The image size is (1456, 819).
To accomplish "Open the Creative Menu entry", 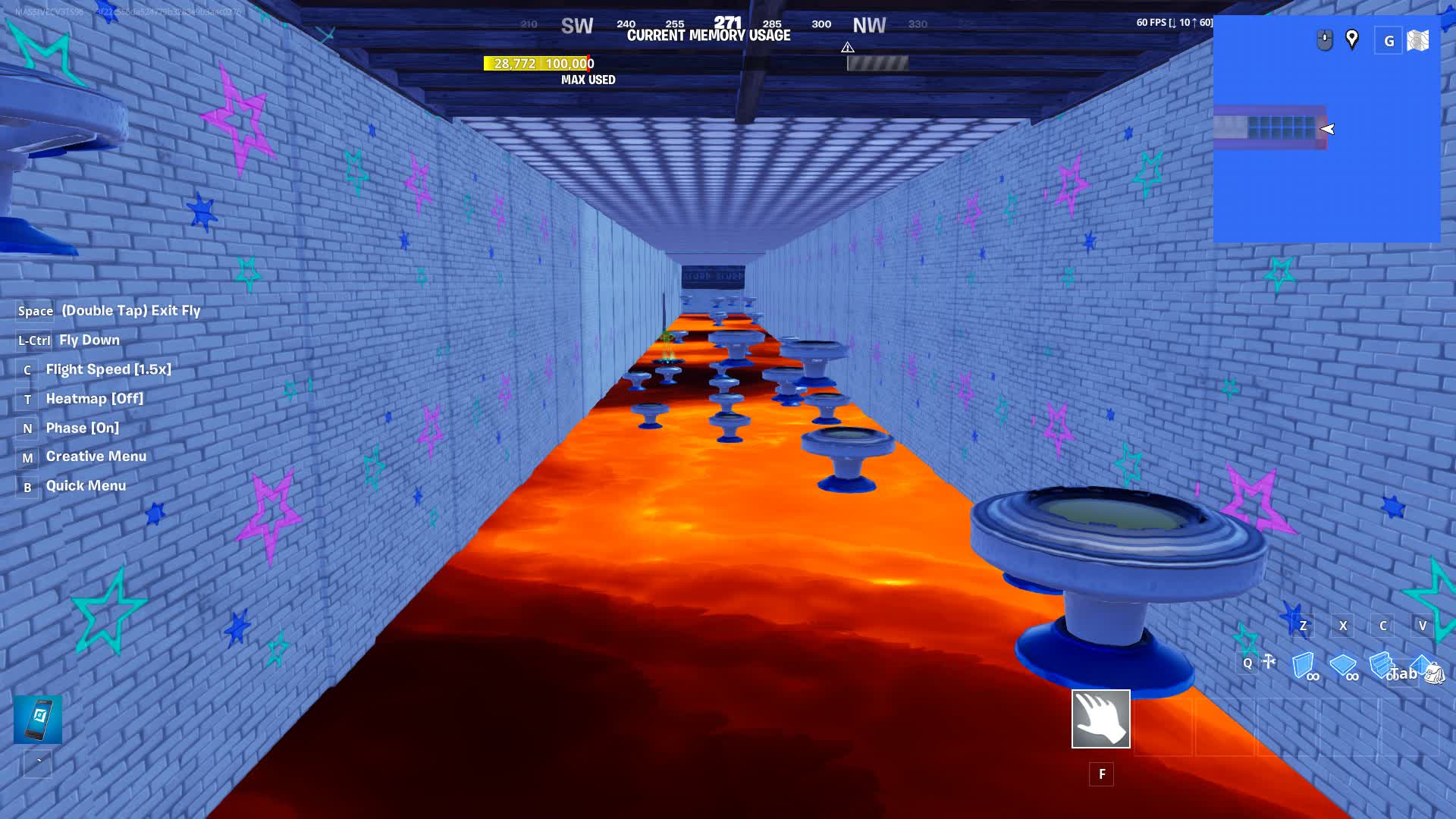I will point(96,456).
